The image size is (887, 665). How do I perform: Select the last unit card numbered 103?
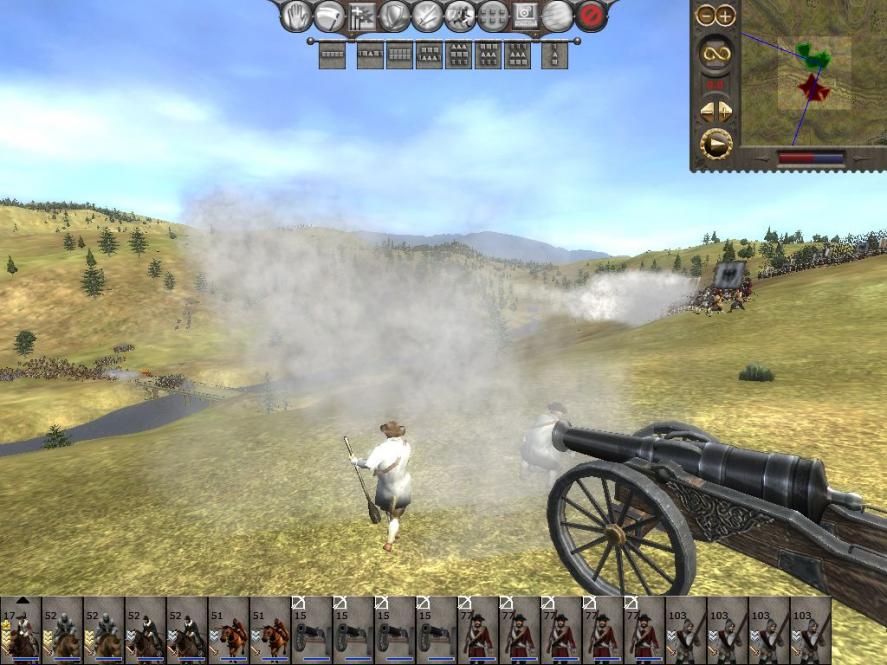point(810,630)
